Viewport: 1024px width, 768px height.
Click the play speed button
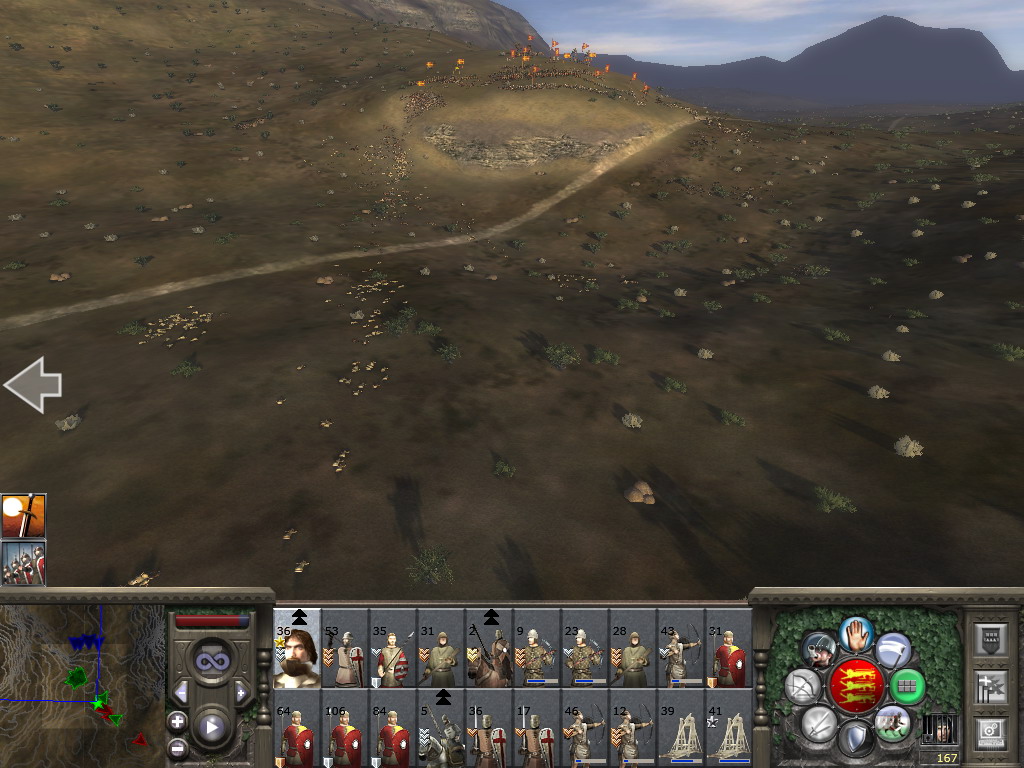(211, 728)
